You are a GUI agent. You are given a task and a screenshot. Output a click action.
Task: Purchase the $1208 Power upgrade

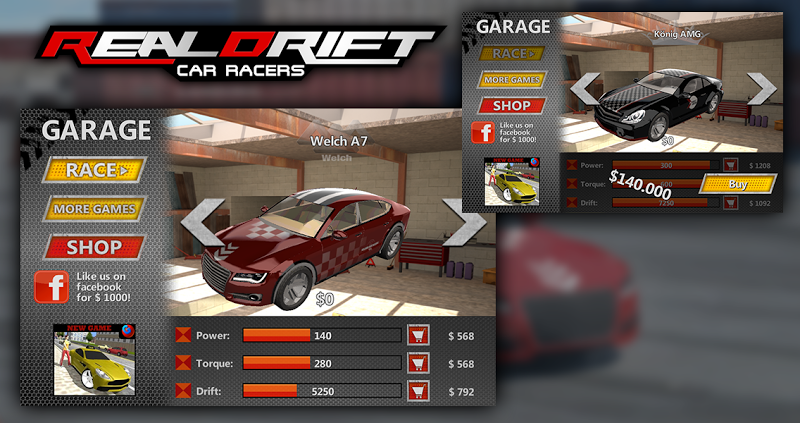click(730, 164)
